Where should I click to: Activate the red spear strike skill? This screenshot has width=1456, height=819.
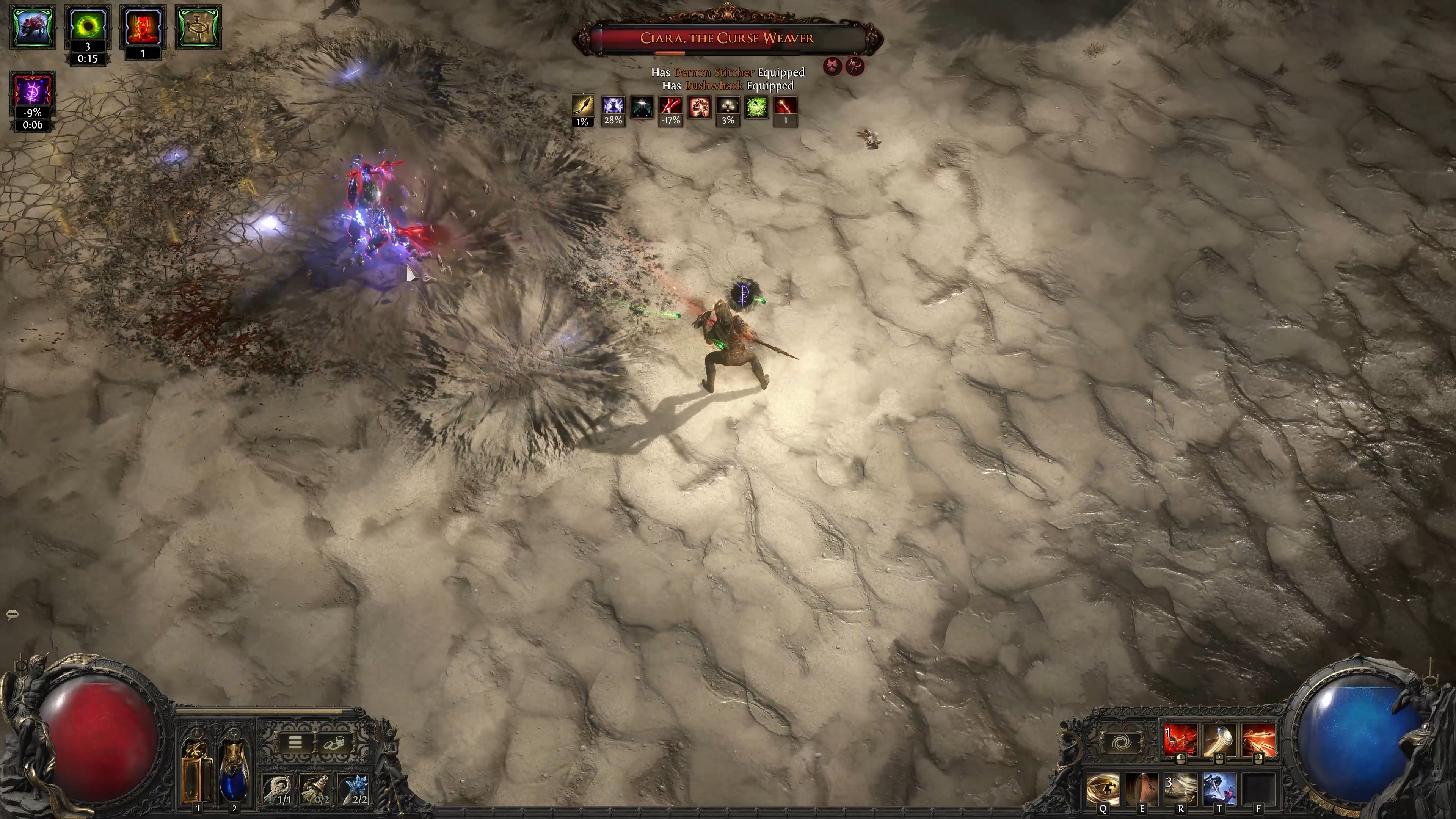click(1180, 741)
